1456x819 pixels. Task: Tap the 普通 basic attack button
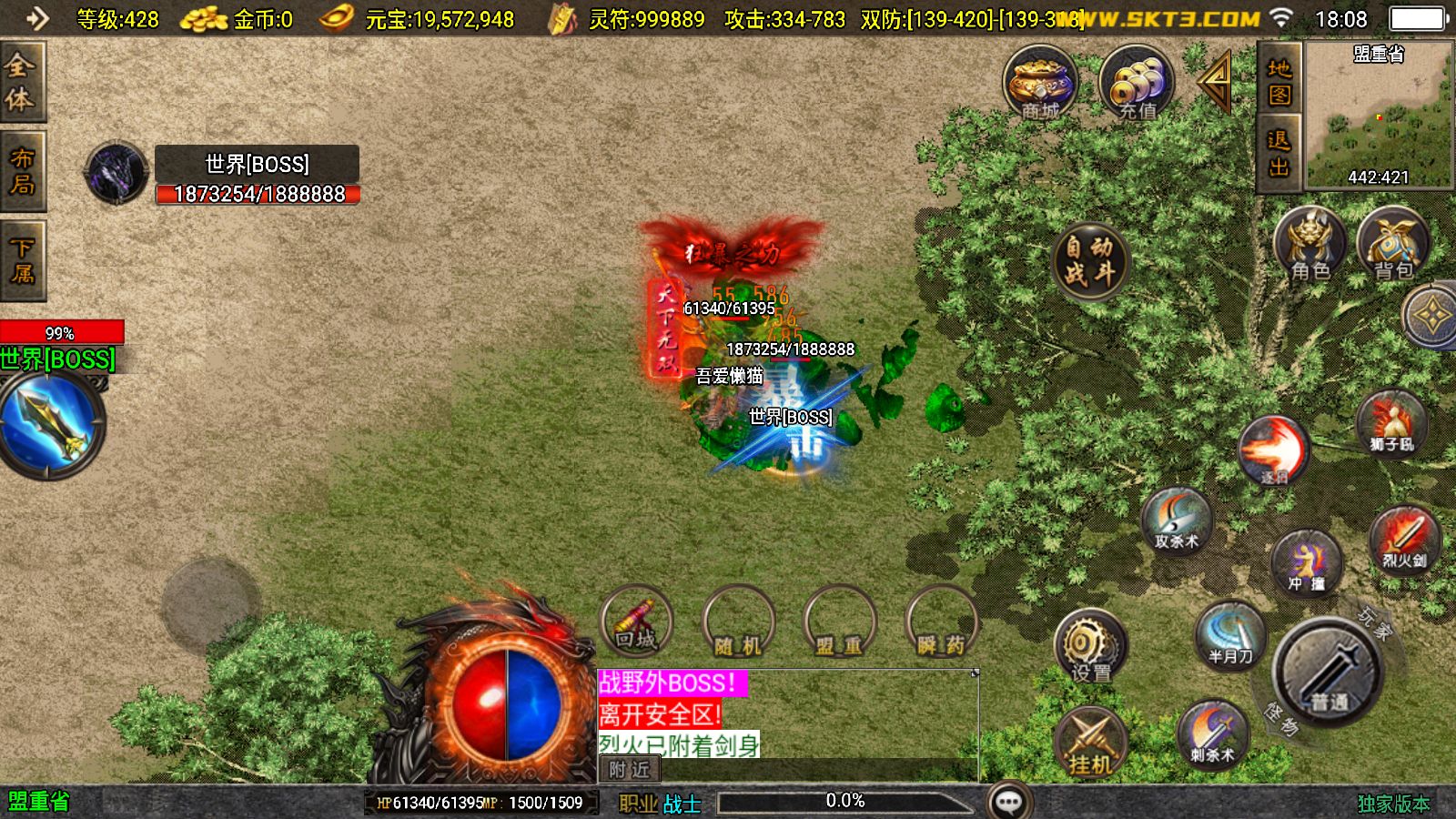click(1329, 672)
